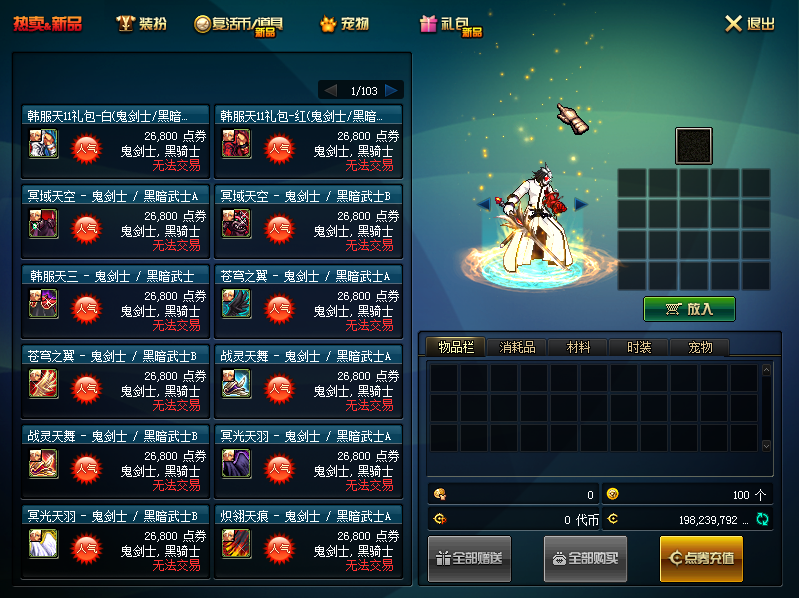799x598 pixels.
Task: Select the 炽翎天痕 黑暗武士A listing
Action: [308, 540]
